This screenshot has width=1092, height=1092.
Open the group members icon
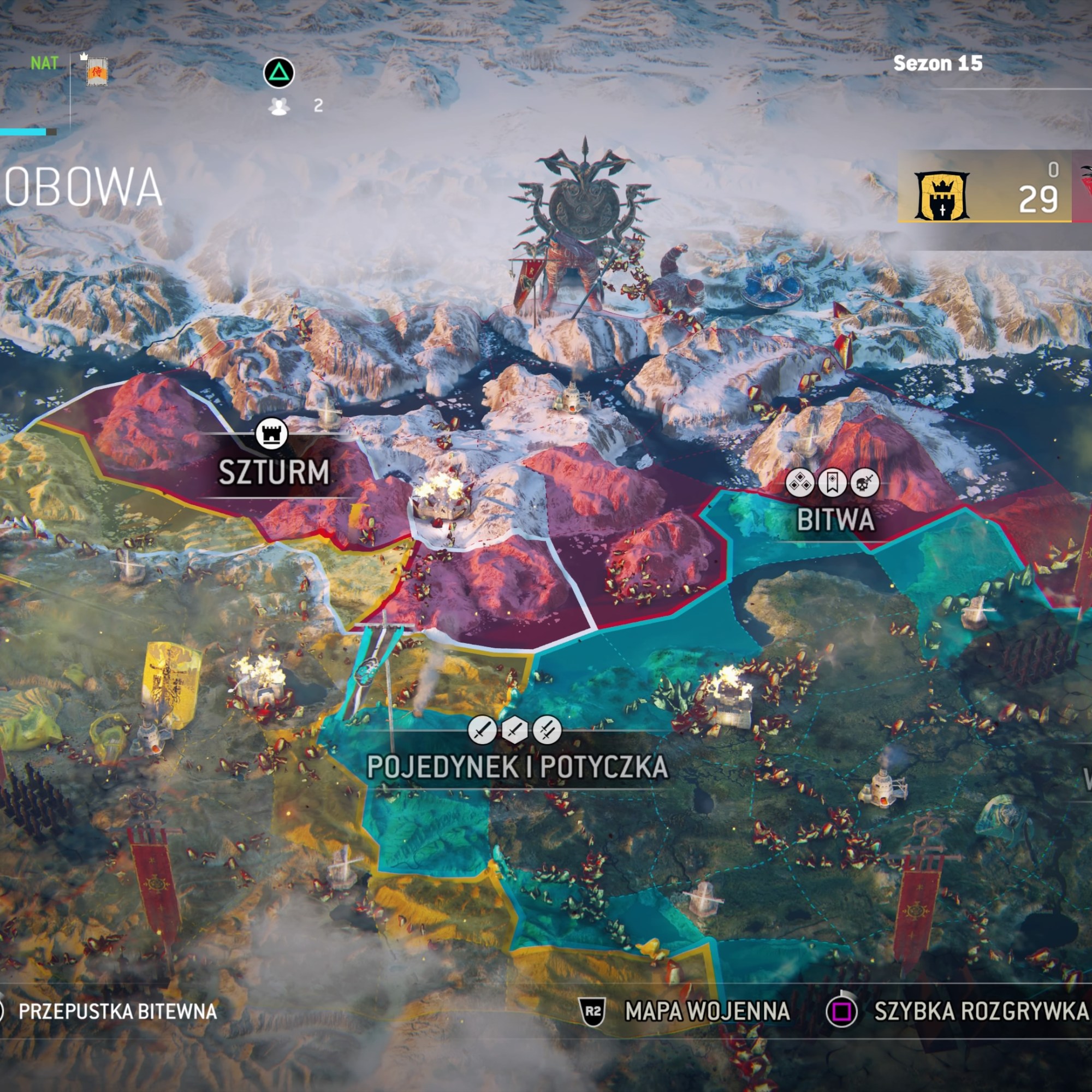click(279, 106)
